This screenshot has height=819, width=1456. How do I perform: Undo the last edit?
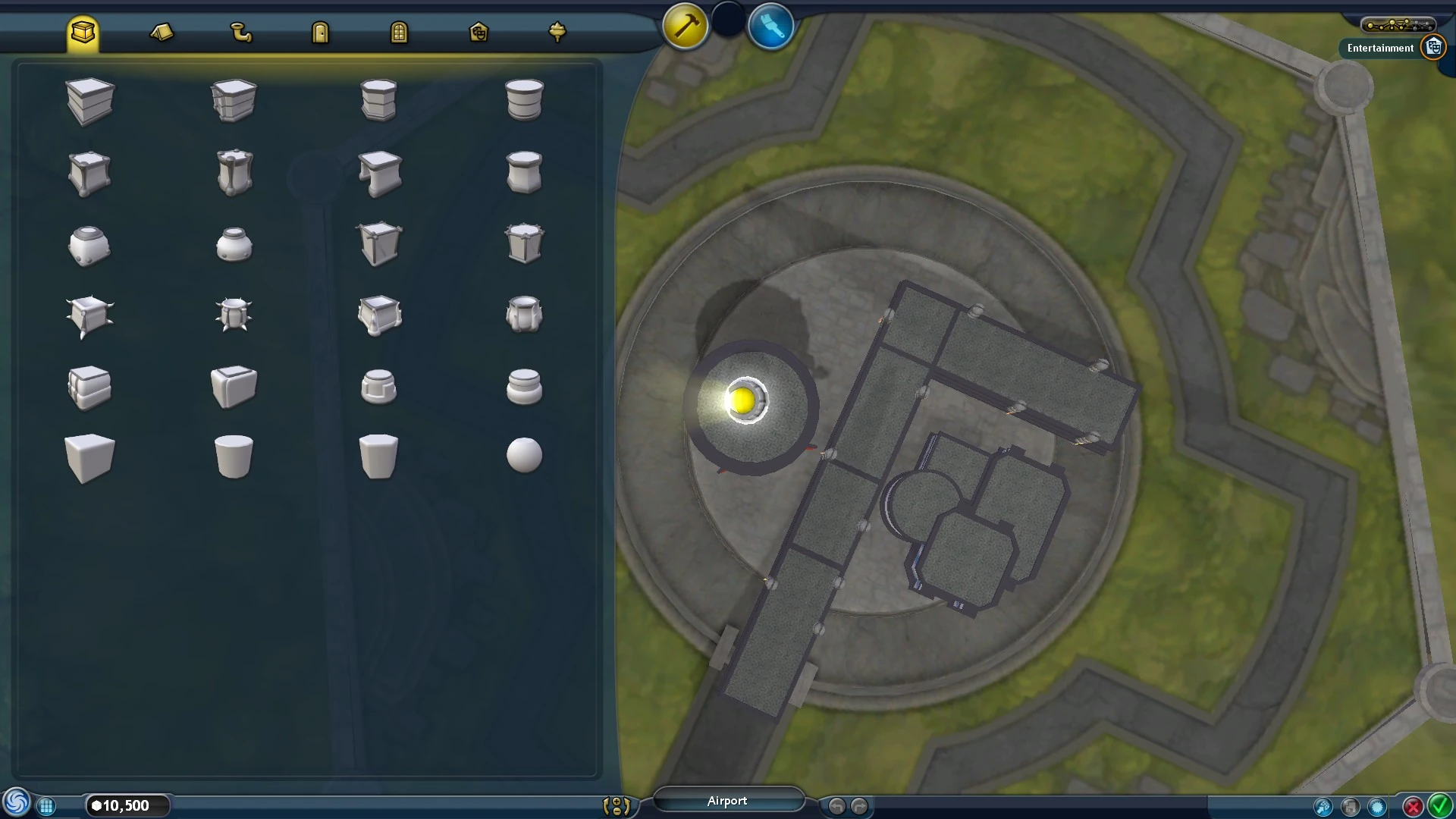(x=837, y=805)
